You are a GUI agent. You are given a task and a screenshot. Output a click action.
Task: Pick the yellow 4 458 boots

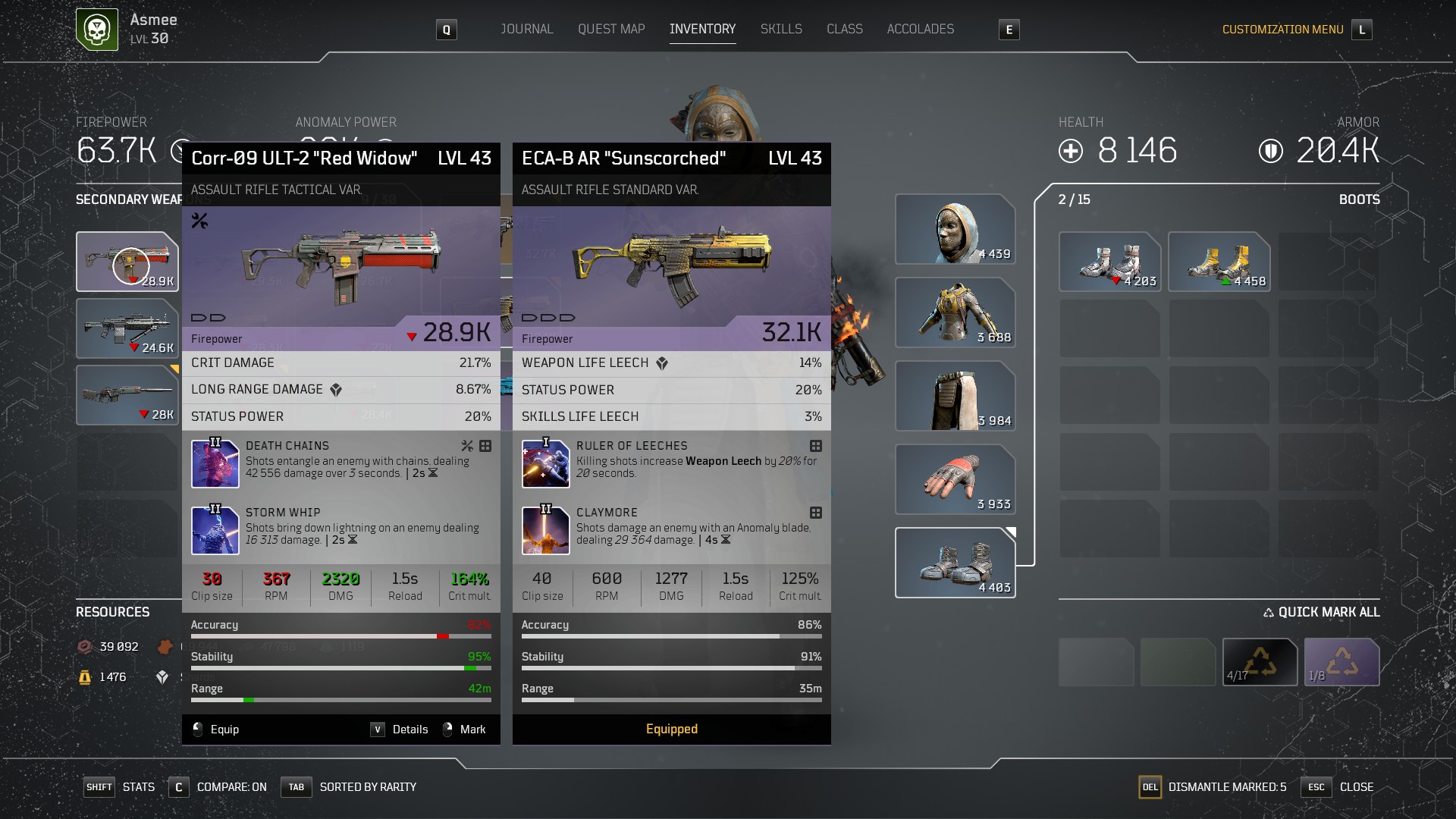(1219, 262)
